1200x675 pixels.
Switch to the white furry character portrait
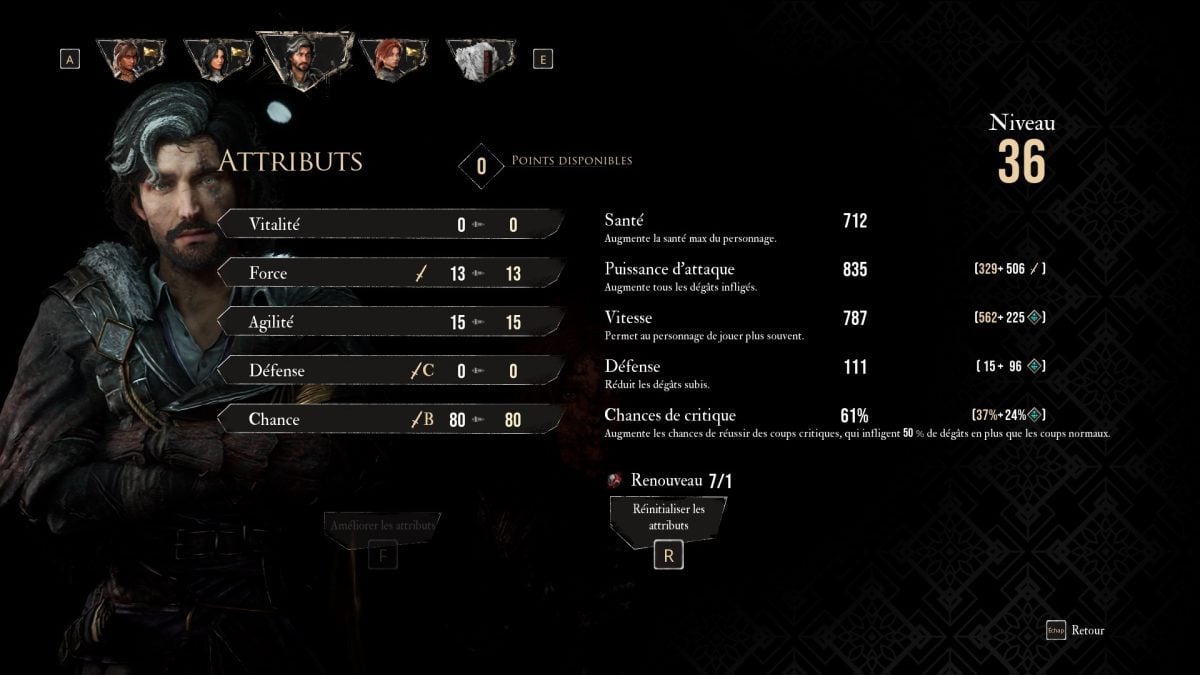click(x=479, y=60)
